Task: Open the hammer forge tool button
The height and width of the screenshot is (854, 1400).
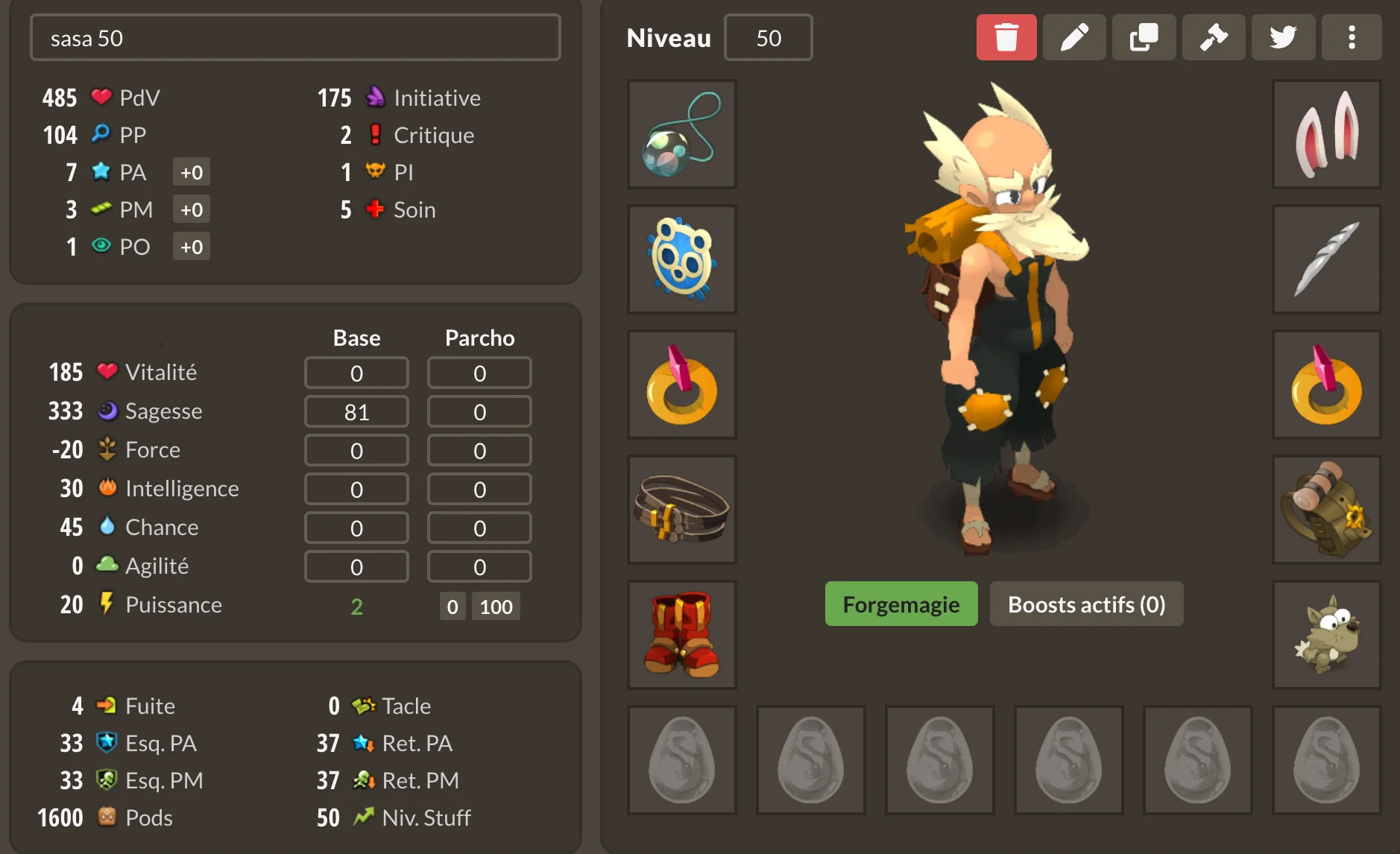Action: tap(1213, 37)
